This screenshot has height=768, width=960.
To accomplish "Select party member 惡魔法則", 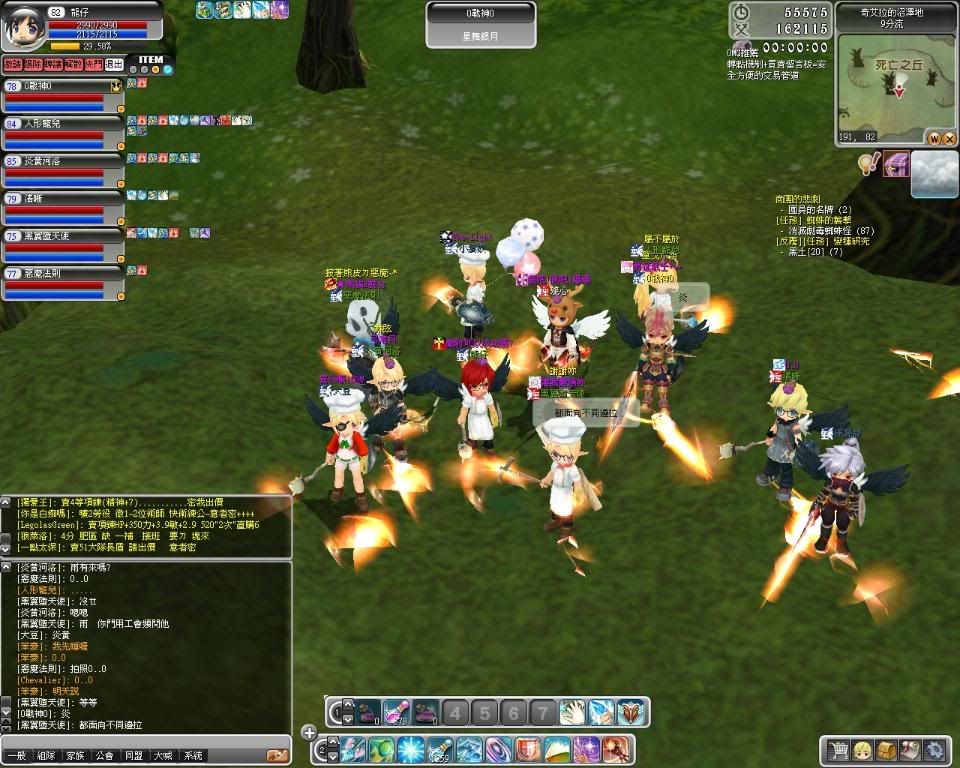I will (x=62, y=280).
